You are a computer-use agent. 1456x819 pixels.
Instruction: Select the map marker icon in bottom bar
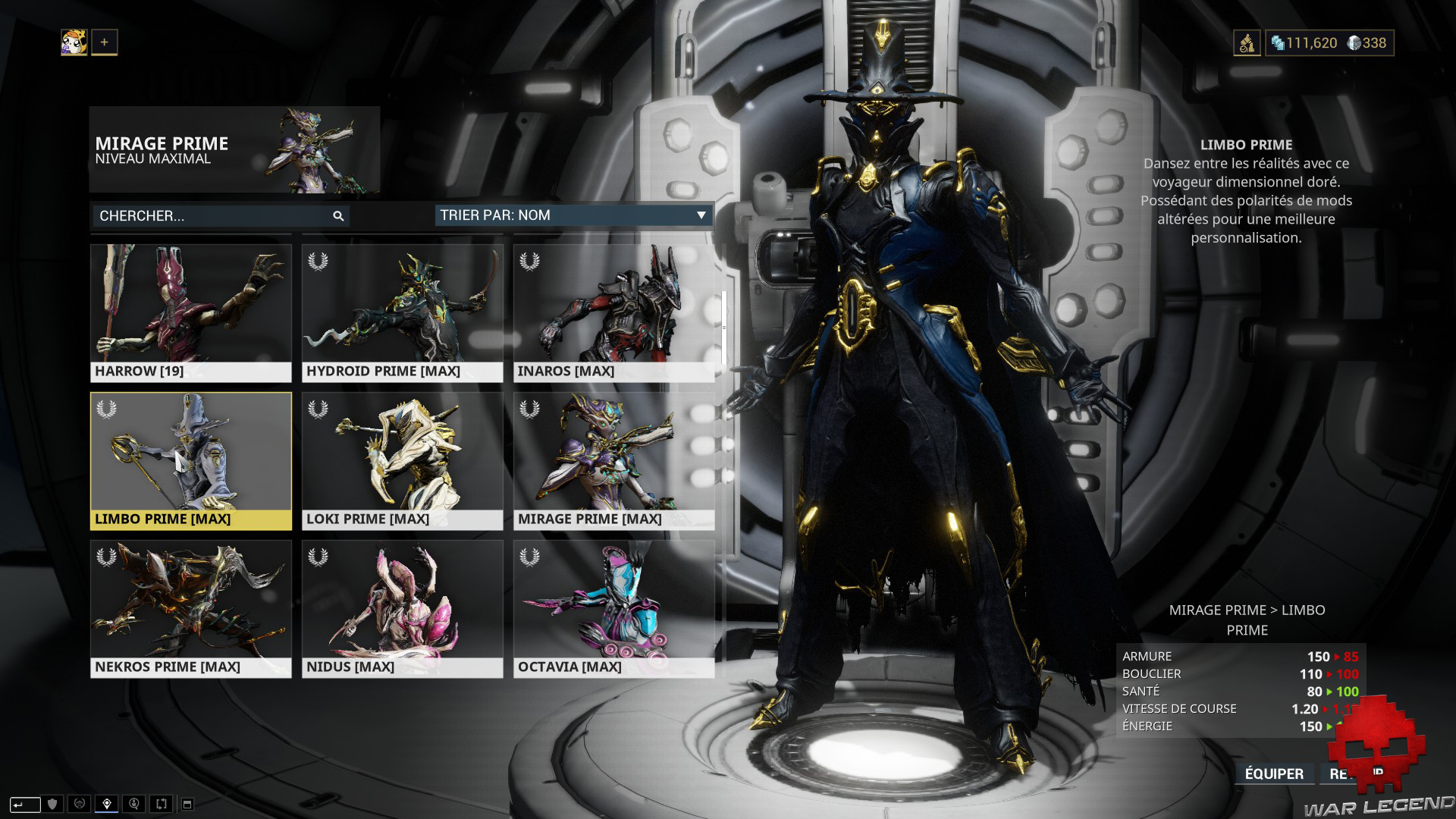coord(107,804)
